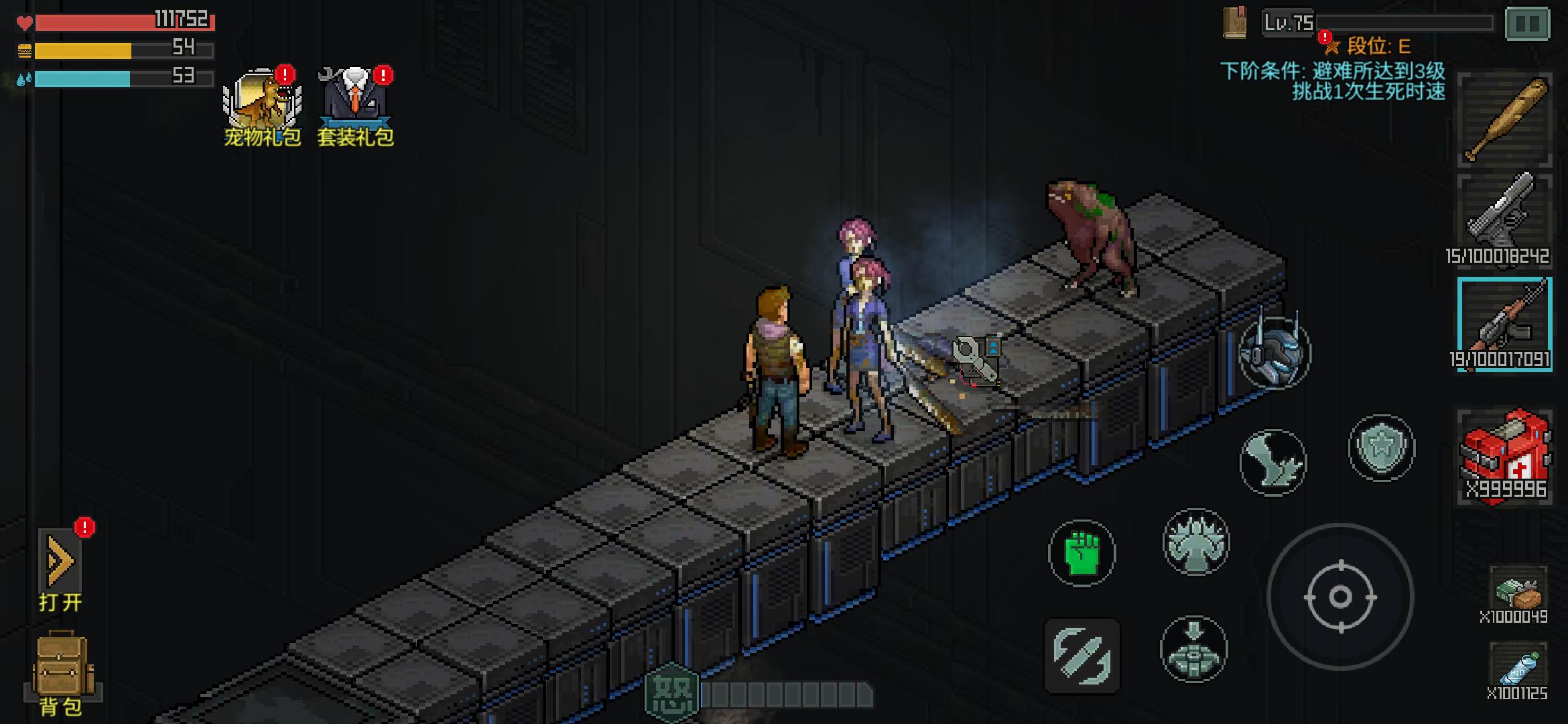
Task: Reload with the bullet swap button
Action: pyautogui.click(x=1082, y=656)
